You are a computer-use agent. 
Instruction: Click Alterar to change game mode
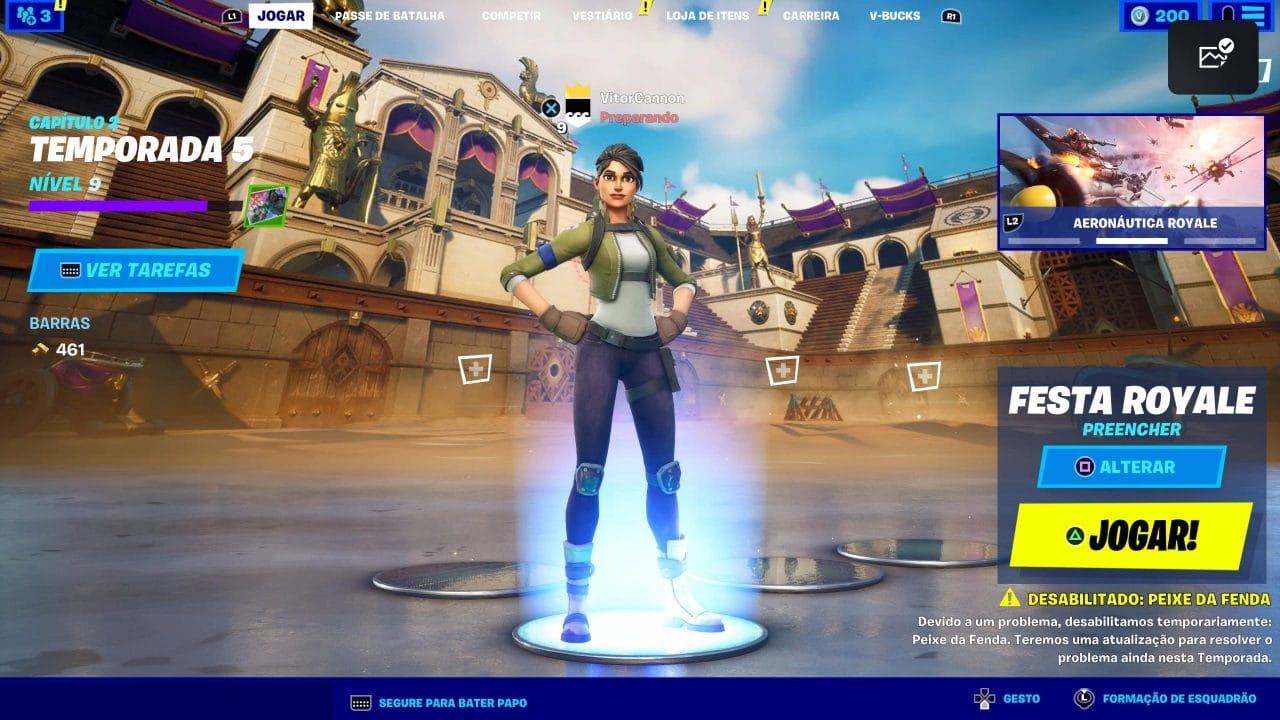(1132, 467)
